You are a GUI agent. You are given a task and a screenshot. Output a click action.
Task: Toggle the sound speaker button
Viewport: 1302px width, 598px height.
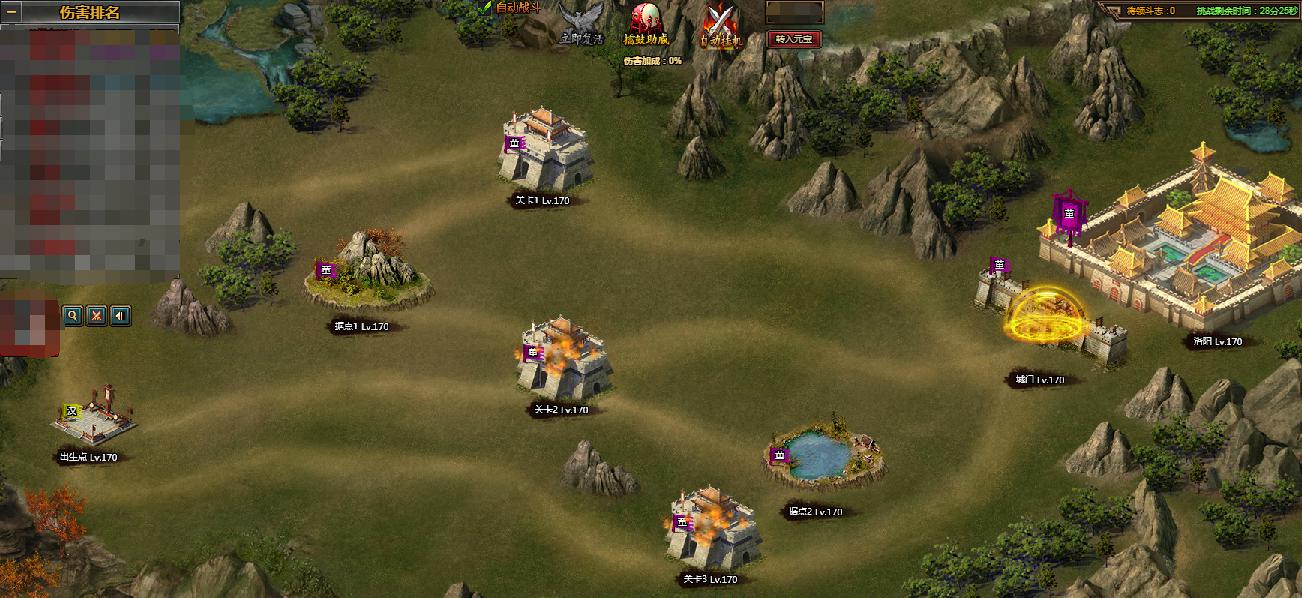pyautogui.click(x=120, y=316)
